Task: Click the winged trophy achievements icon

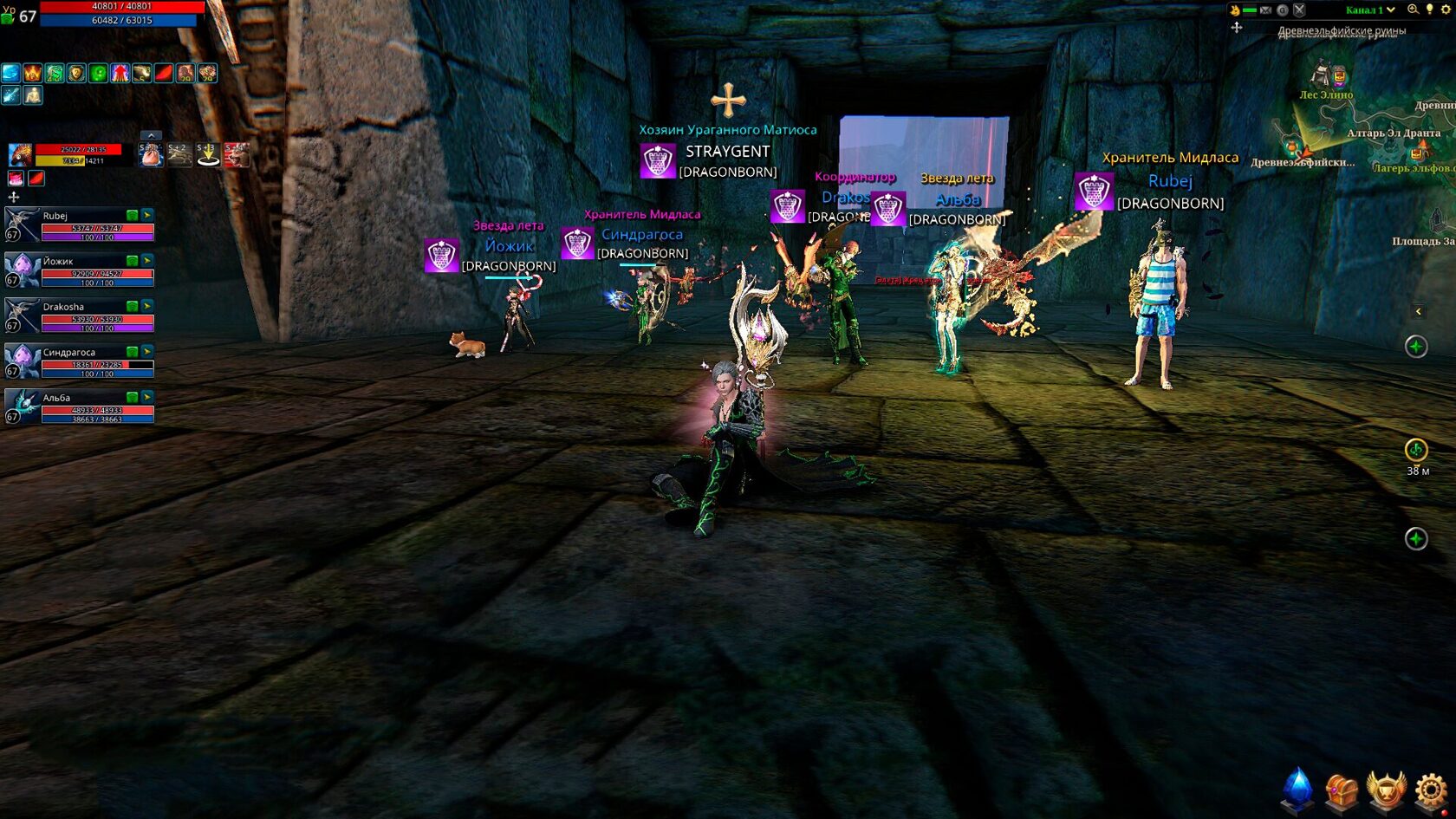Action: point(1386,790)
